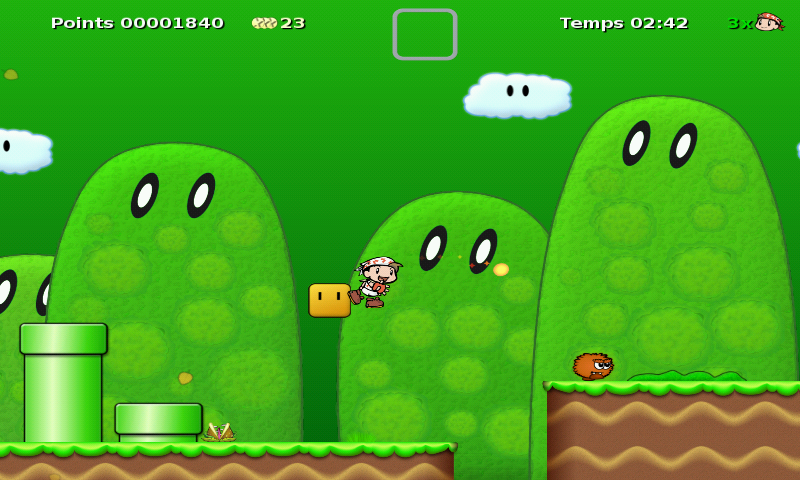The height and width of the screenshot is (480, 800).
Task: Click the empty reserve item box
Action: [x=425, y=35]
